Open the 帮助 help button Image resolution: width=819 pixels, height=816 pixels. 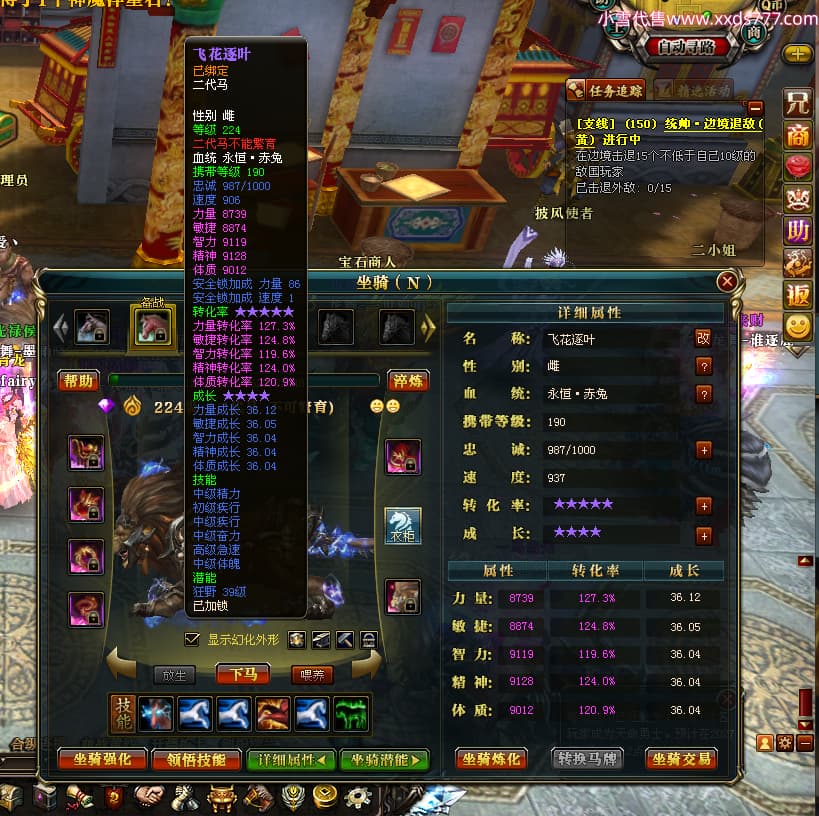[x=79, y=380]
